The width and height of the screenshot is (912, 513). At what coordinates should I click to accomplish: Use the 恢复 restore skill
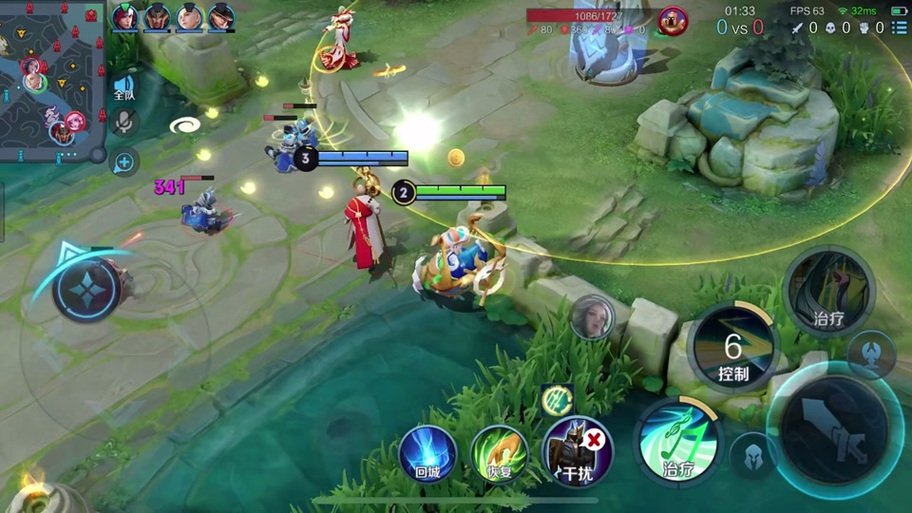click(x=499, y=455)
